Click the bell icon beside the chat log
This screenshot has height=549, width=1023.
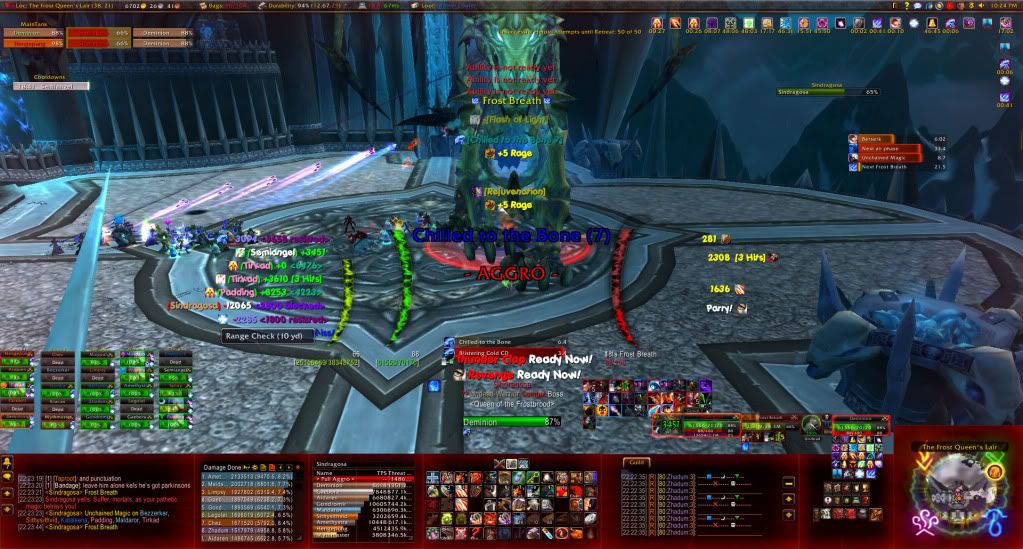[8, 463]
